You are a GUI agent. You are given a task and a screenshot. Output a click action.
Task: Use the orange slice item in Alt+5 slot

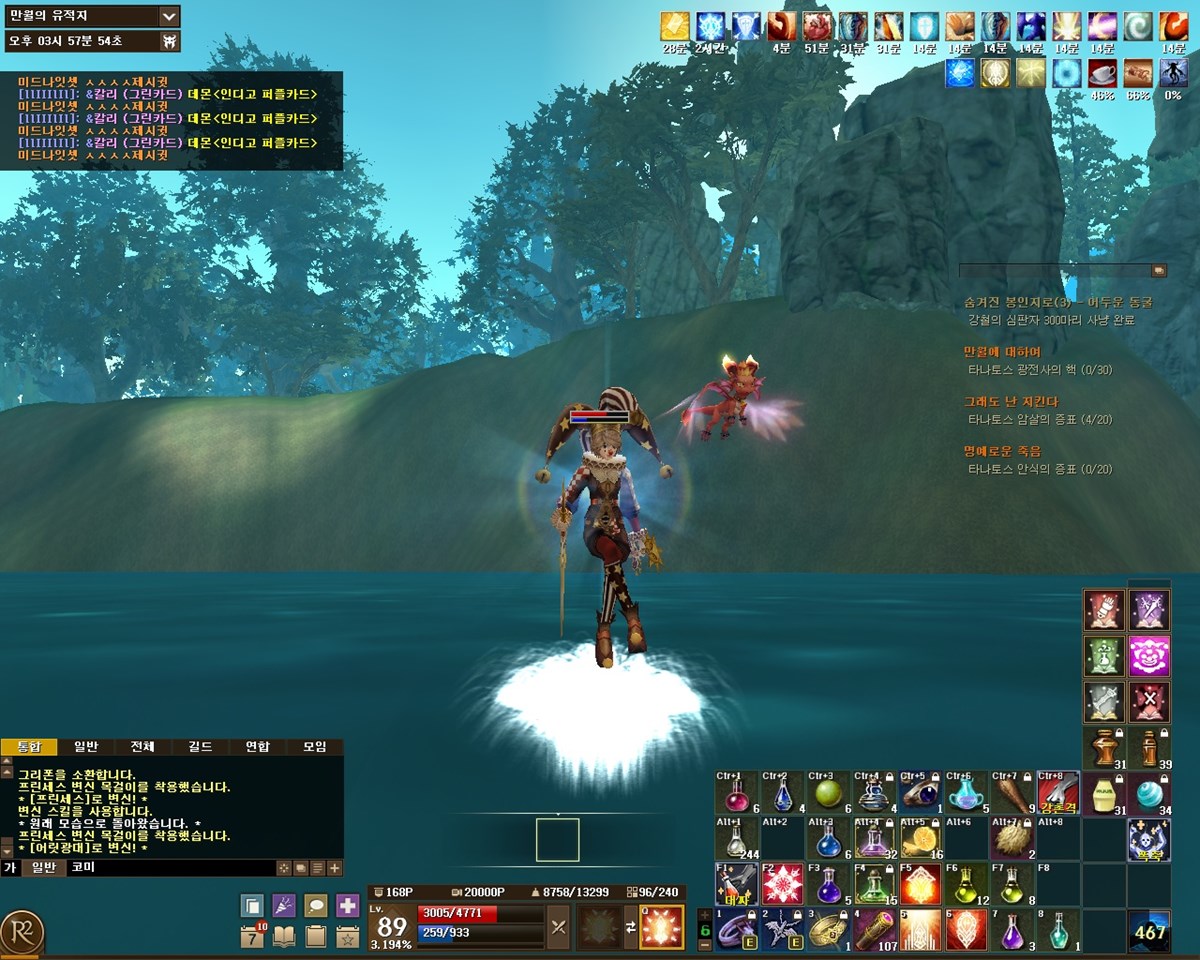point(920,839)
